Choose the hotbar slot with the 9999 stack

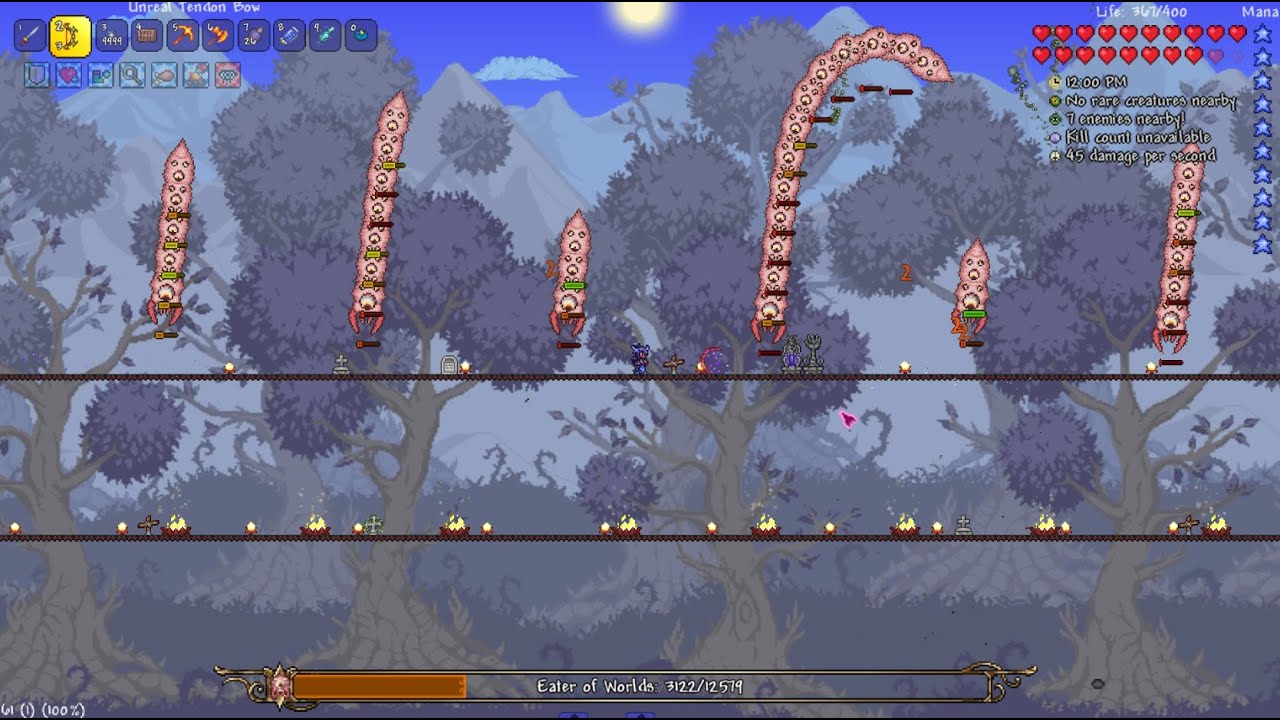tap(112, 35)
